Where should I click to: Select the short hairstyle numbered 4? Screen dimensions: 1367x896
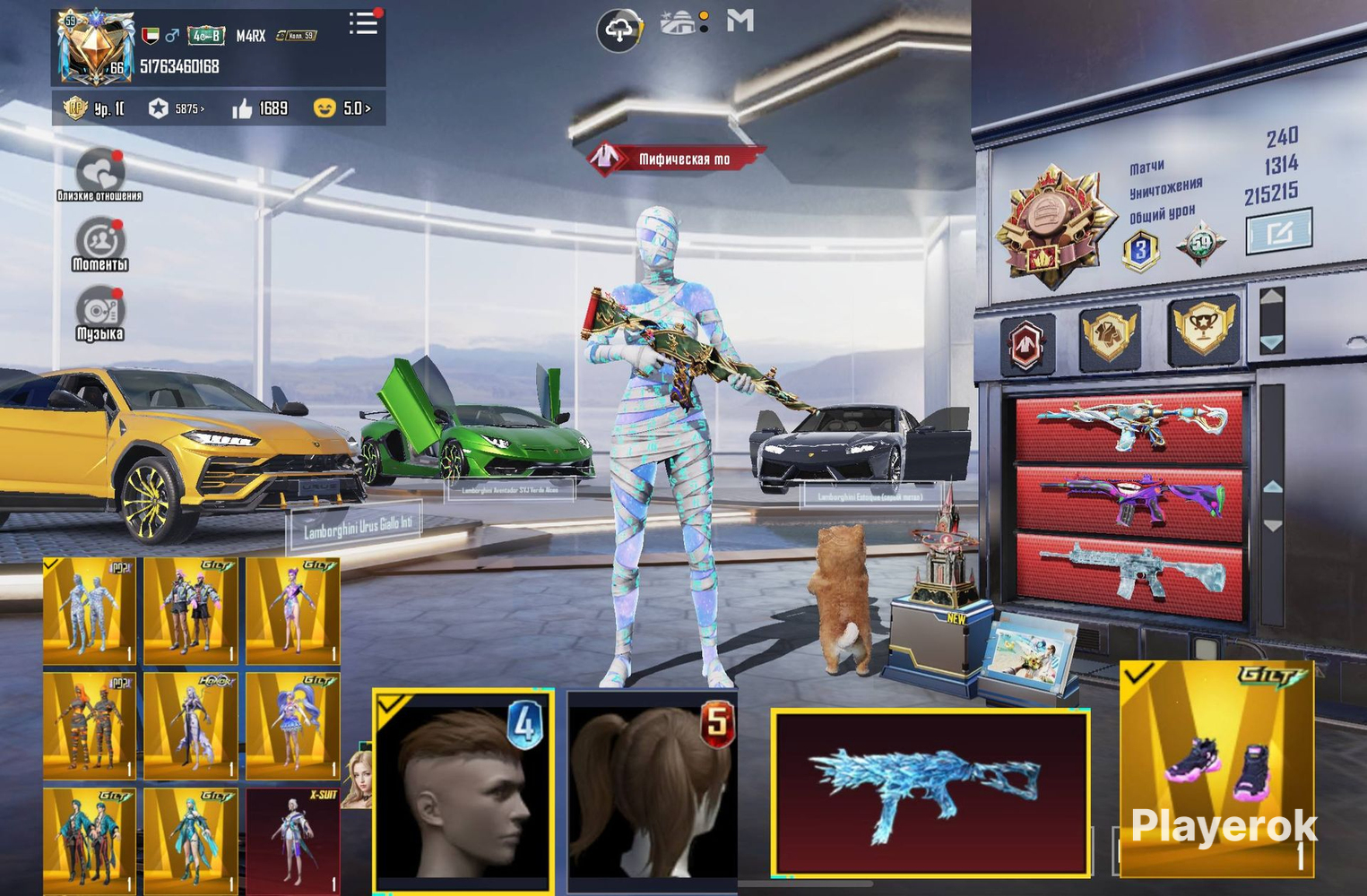463,788
